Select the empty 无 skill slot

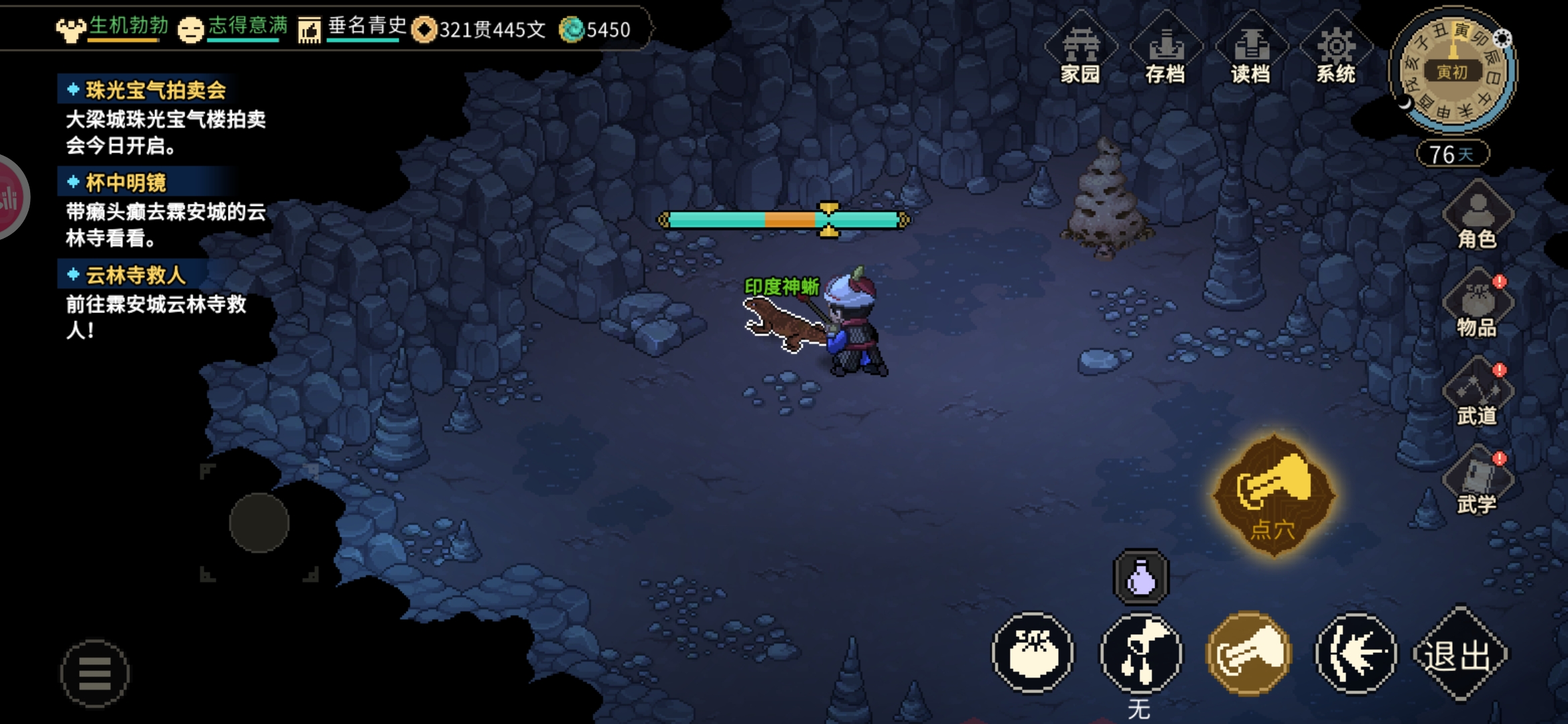click(x=1140, y=654)
